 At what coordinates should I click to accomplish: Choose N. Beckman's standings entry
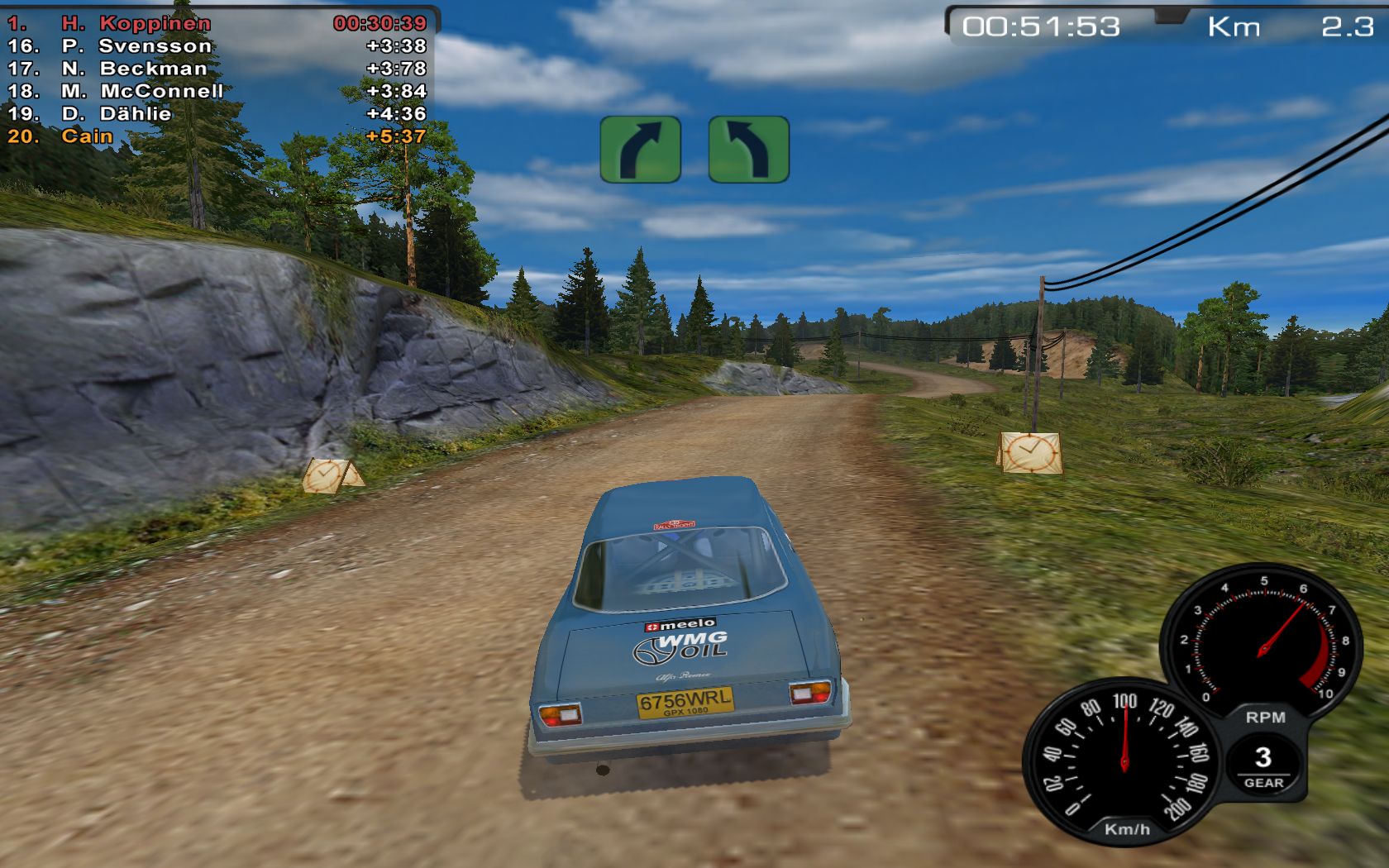pyautogui.click(x=217, y=69)
